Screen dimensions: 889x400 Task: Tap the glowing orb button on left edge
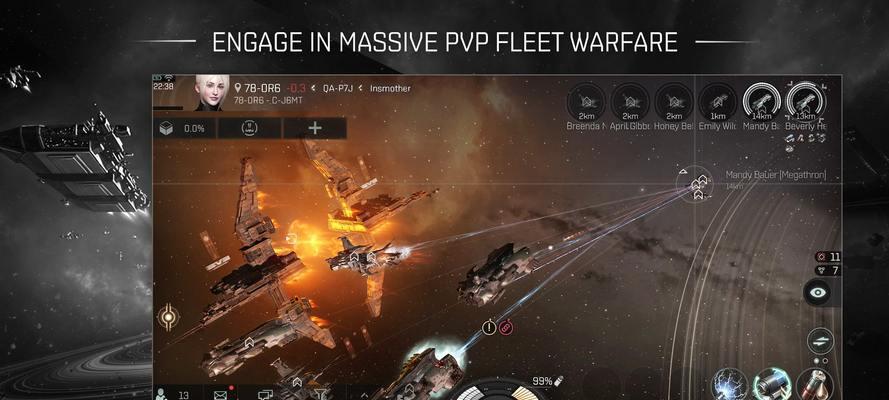[x=167, y=320]
